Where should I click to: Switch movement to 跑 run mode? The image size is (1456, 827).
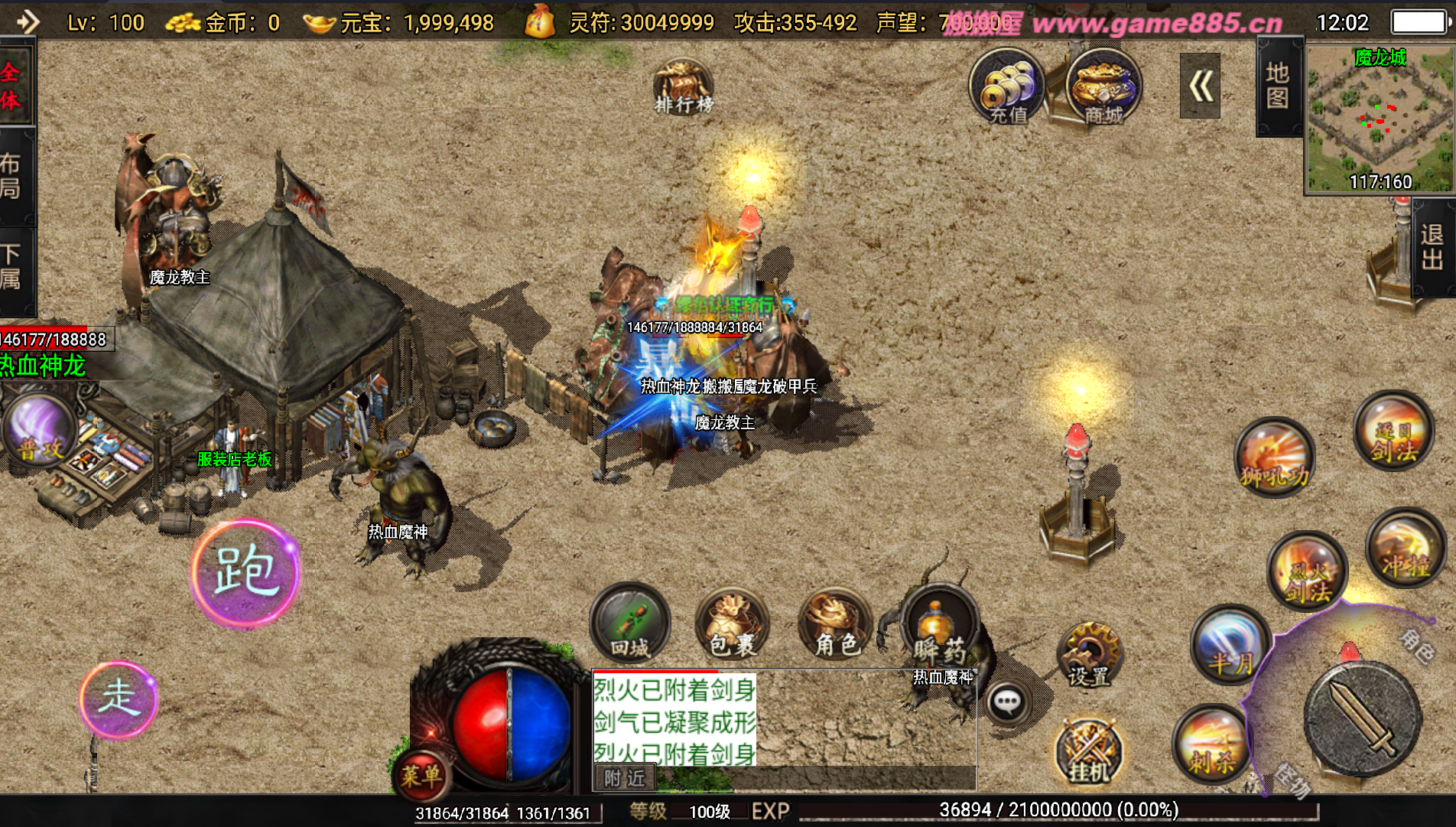(x=245, y=572)
